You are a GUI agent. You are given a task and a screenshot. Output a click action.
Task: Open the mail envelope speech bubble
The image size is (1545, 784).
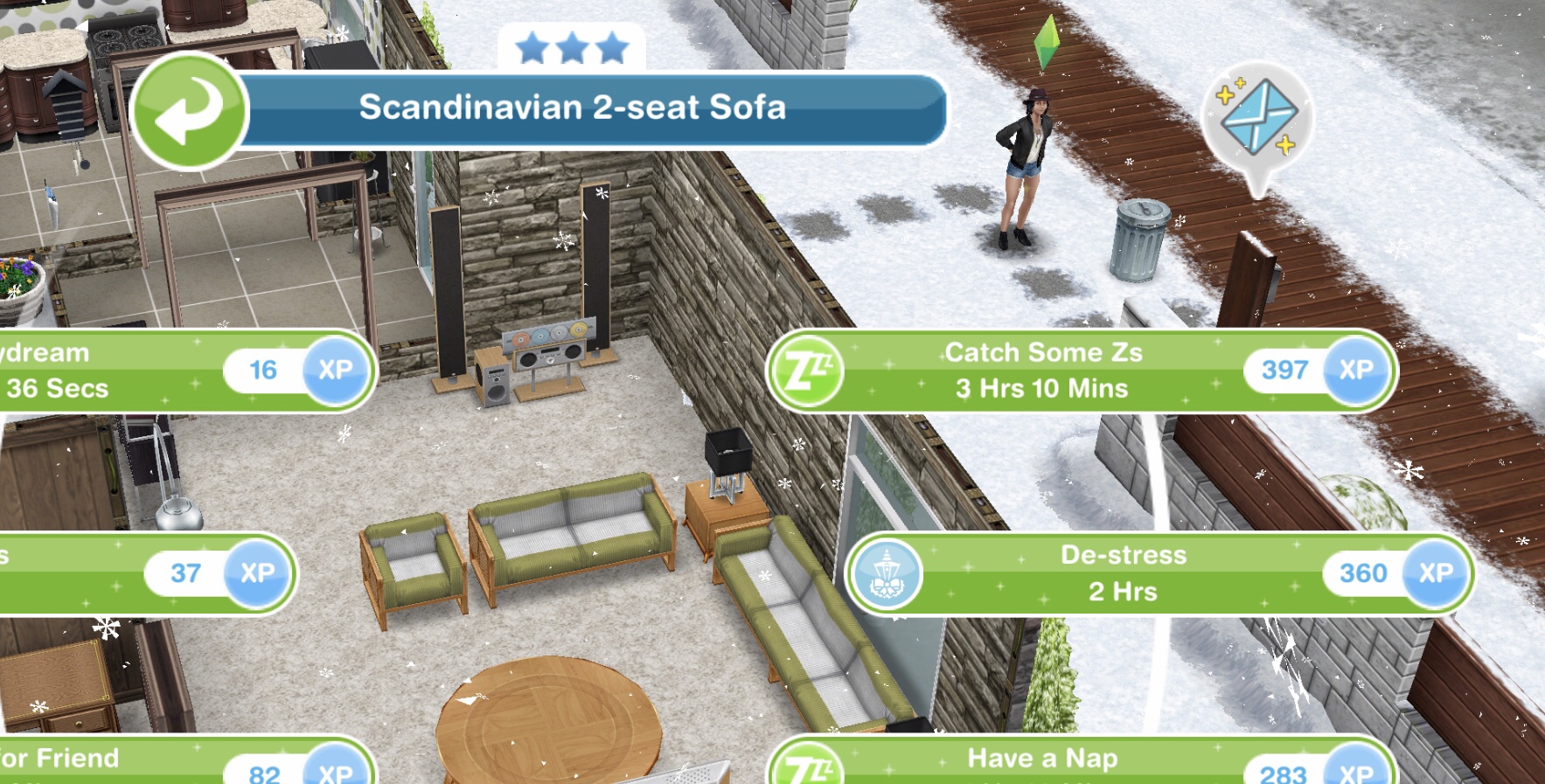point(1257,118)
